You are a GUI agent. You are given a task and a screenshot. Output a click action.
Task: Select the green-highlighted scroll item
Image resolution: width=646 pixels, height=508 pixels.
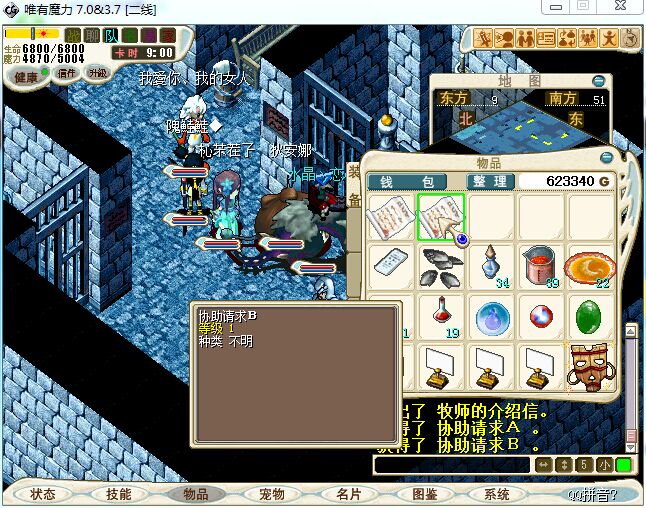pos(440,217)
